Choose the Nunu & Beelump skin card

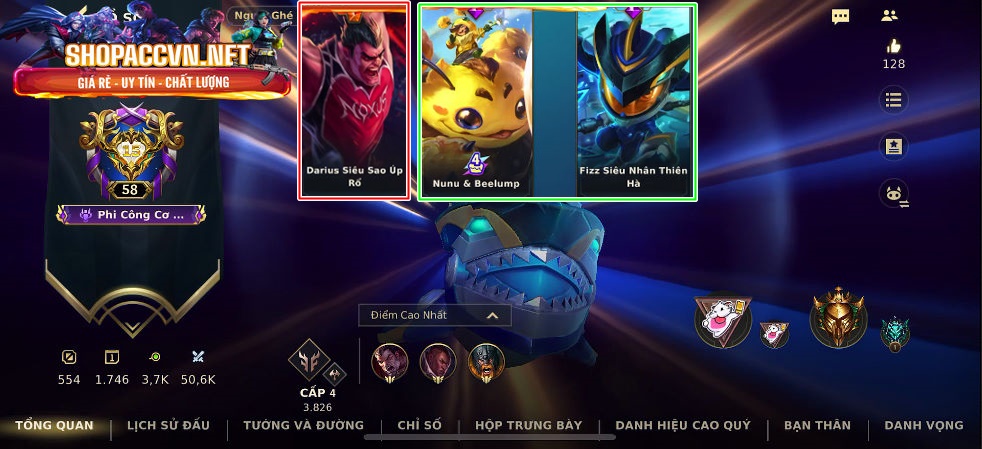pyautogui.click(x=475, y=100)
